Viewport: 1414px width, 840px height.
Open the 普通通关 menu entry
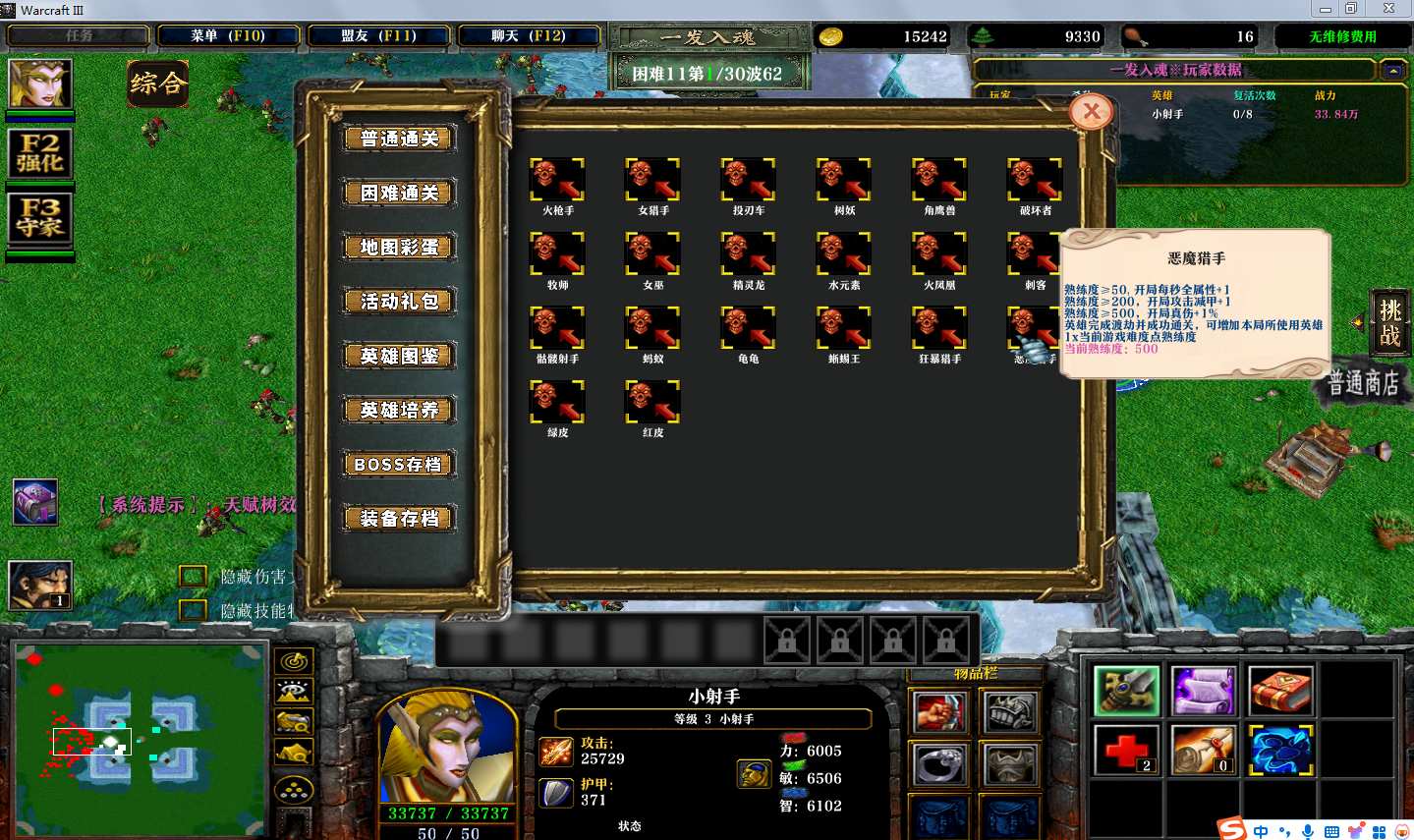[x=399, y=139]
